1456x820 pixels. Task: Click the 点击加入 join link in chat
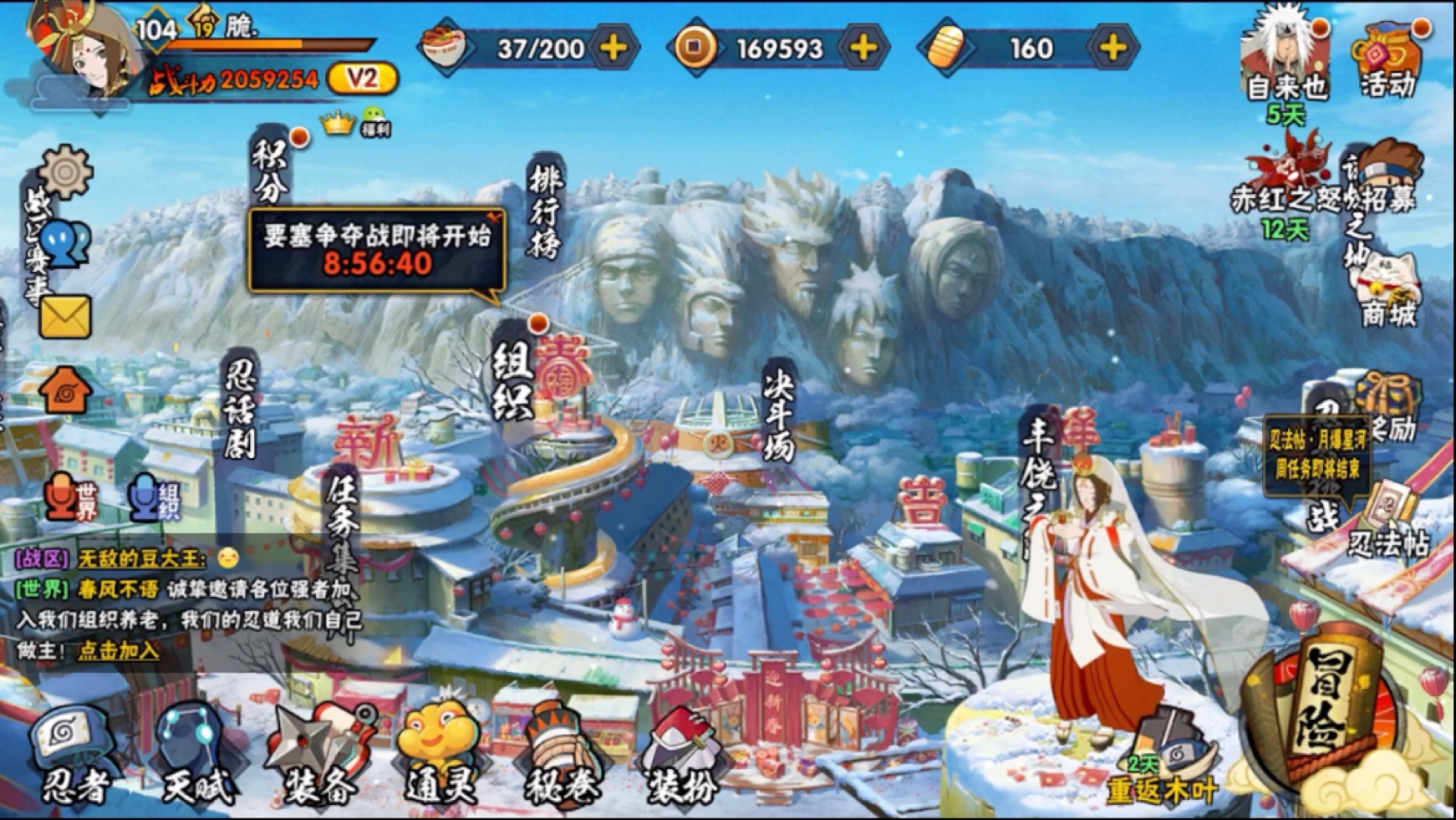point(119,650)
